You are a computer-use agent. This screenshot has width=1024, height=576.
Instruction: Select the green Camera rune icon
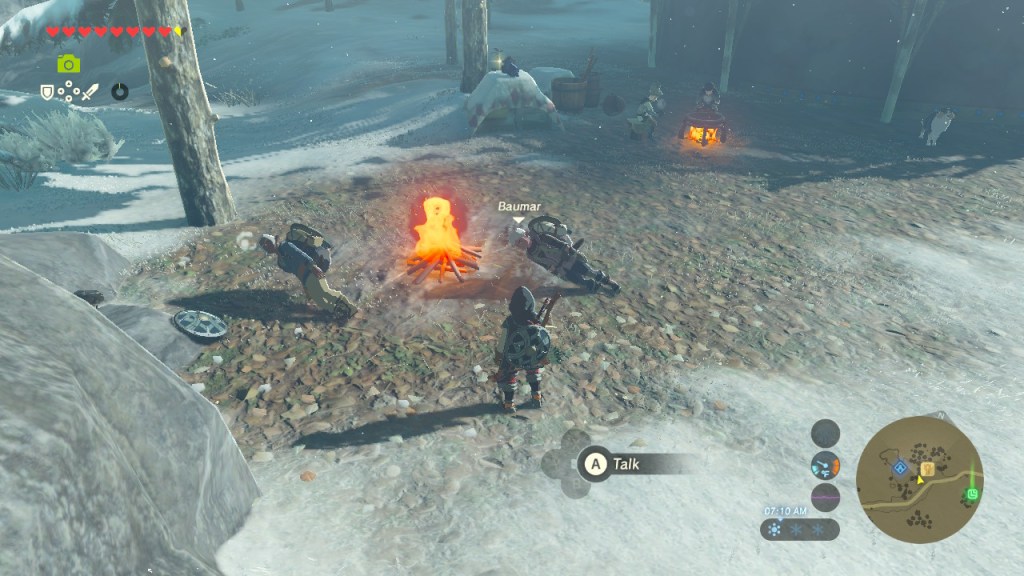point(68,64)
